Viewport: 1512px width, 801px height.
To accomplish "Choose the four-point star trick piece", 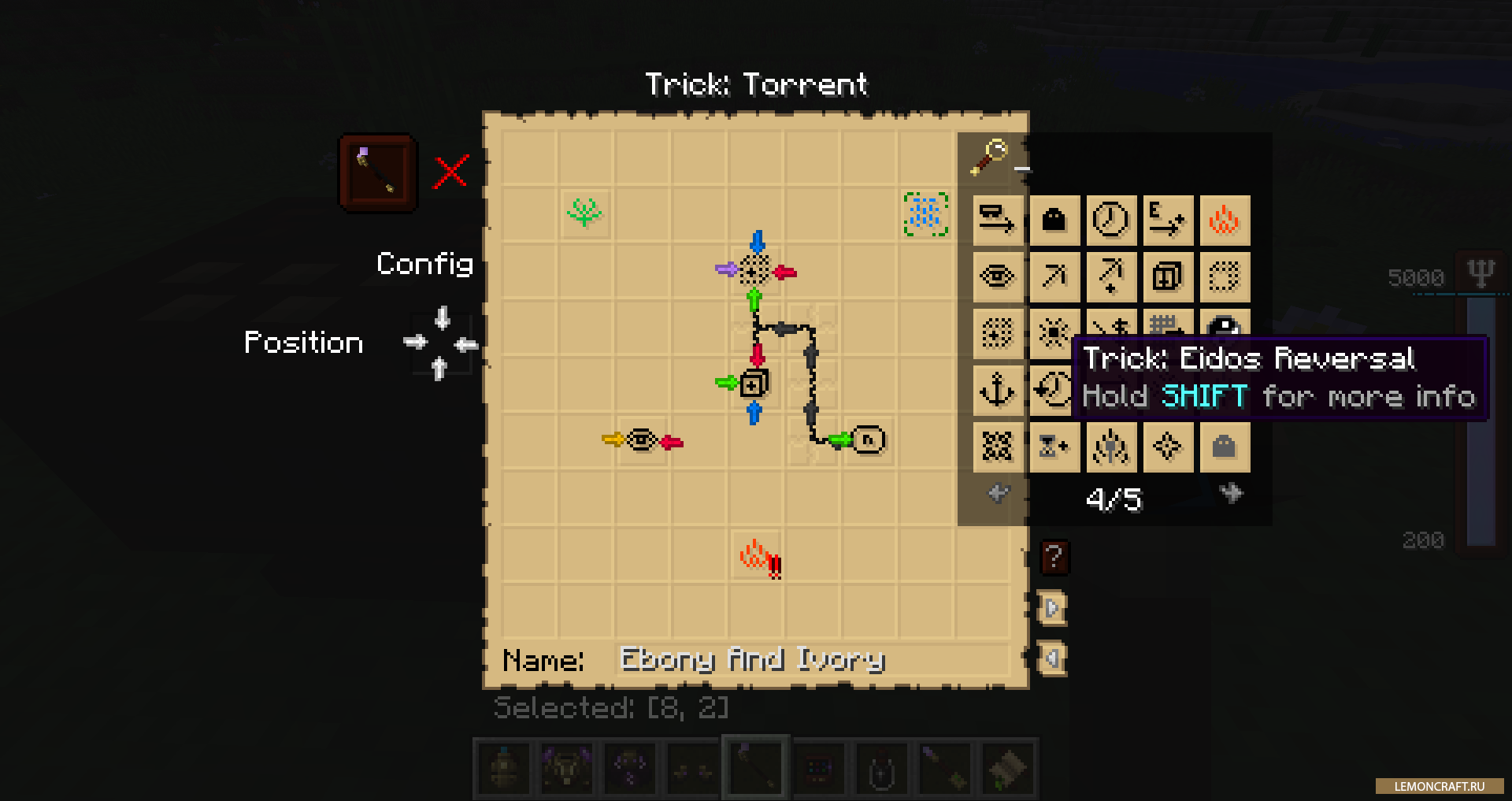I will (1167, 447).
